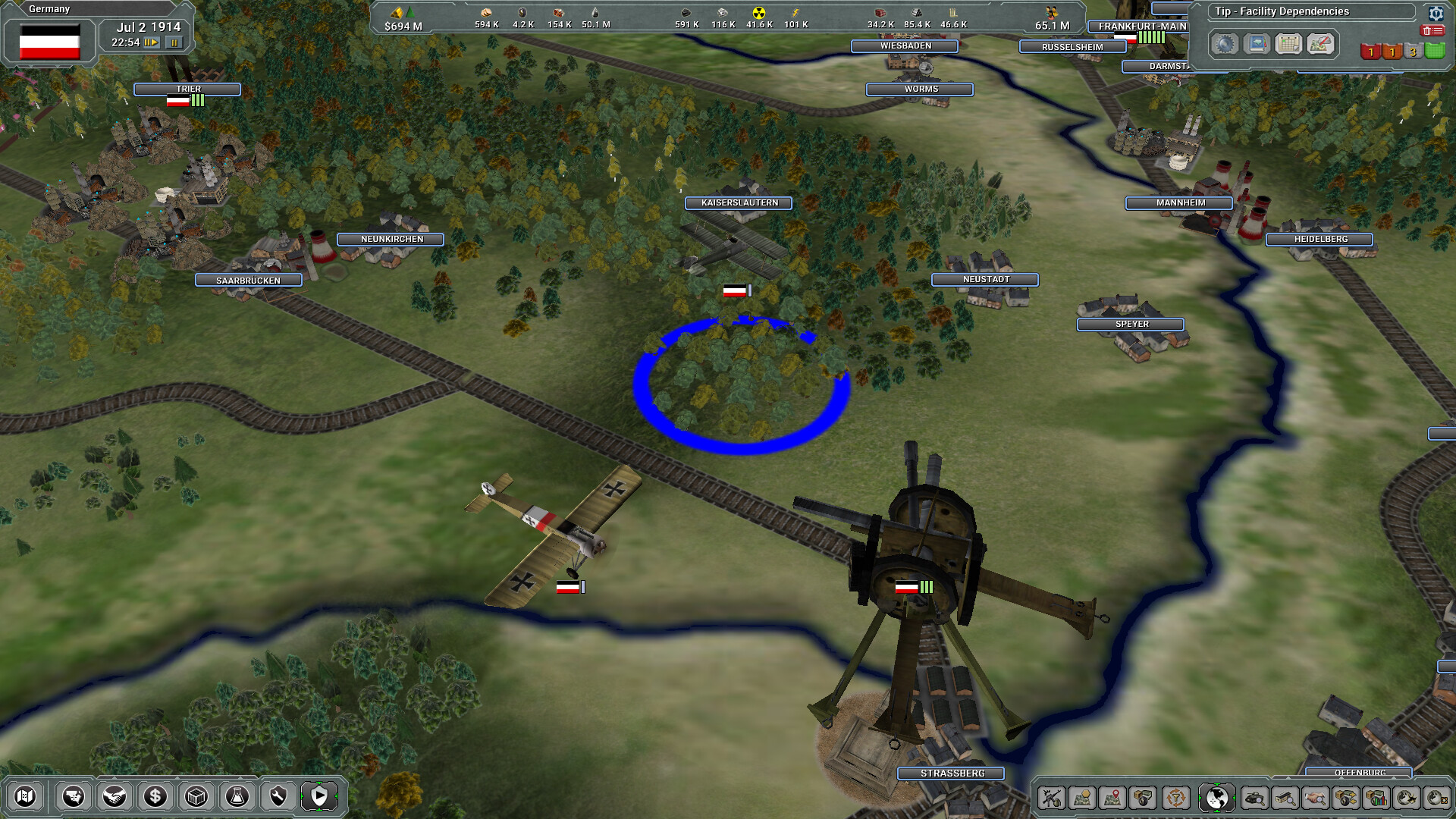The image size is (1456, 819).
Task: Select the red map pin locator icon
Action: (1112, 797)
